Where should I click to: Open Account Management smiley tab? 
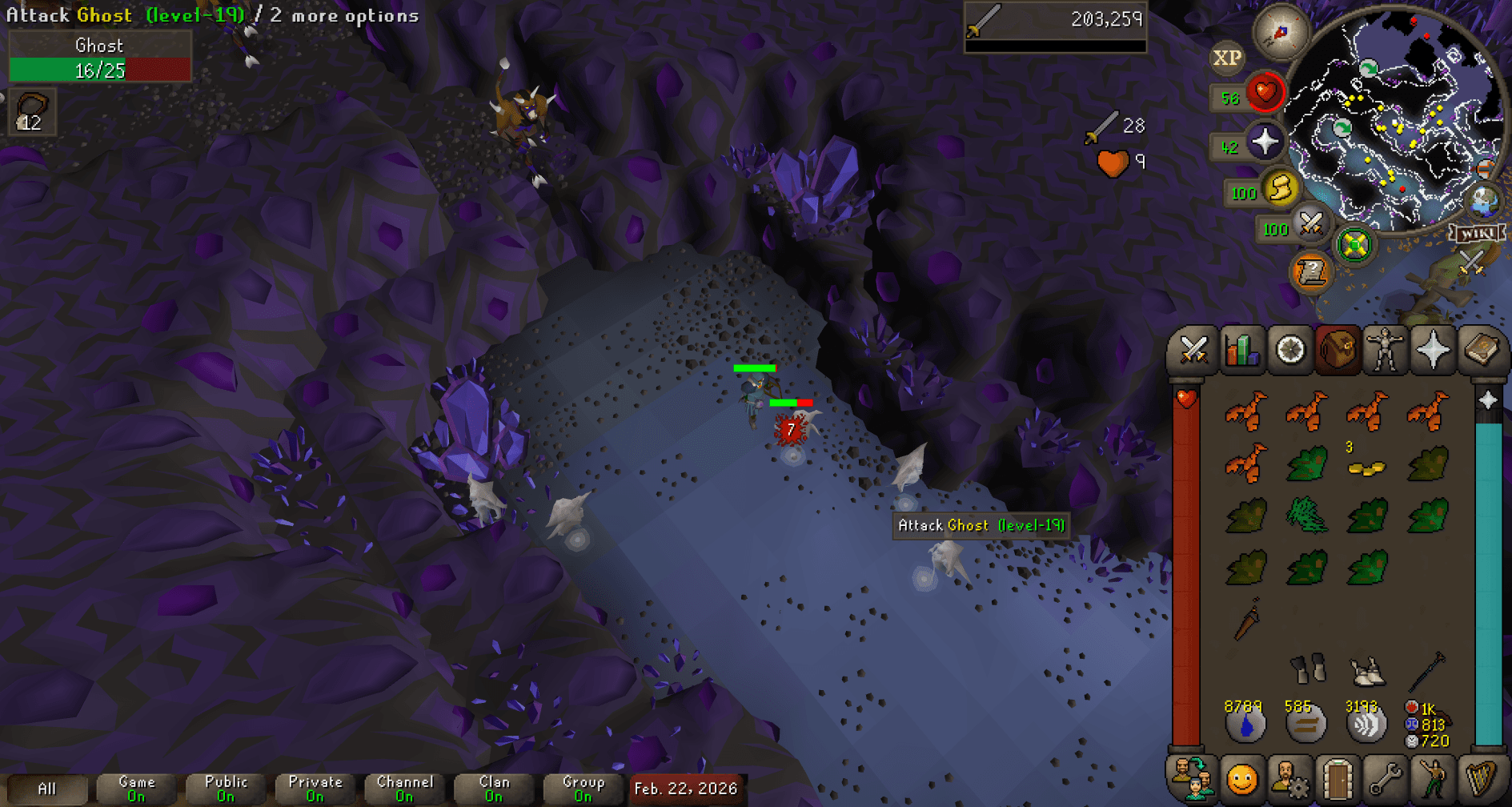pyautogui.click(x=1241, y=778)
